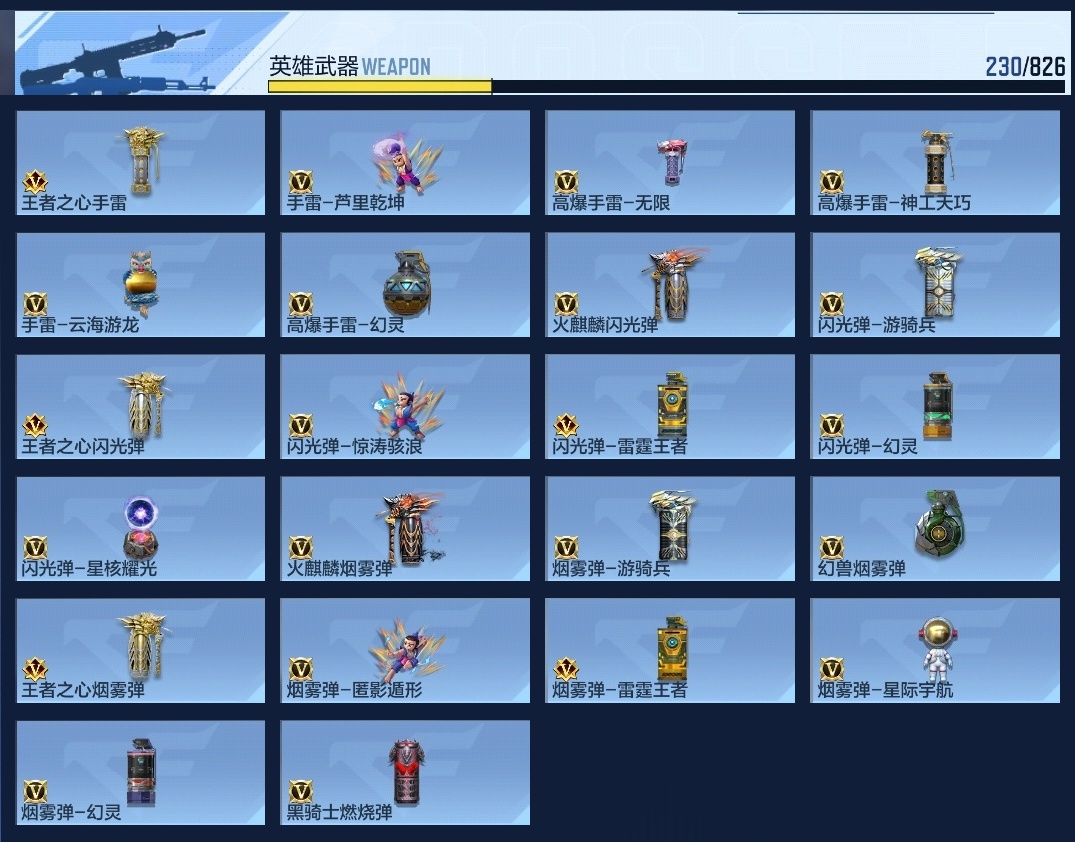Select the 火麒麟烟雾弹 smoke grenade
This screenshot has width=1075, height=842.
click(x=405, y=528)
